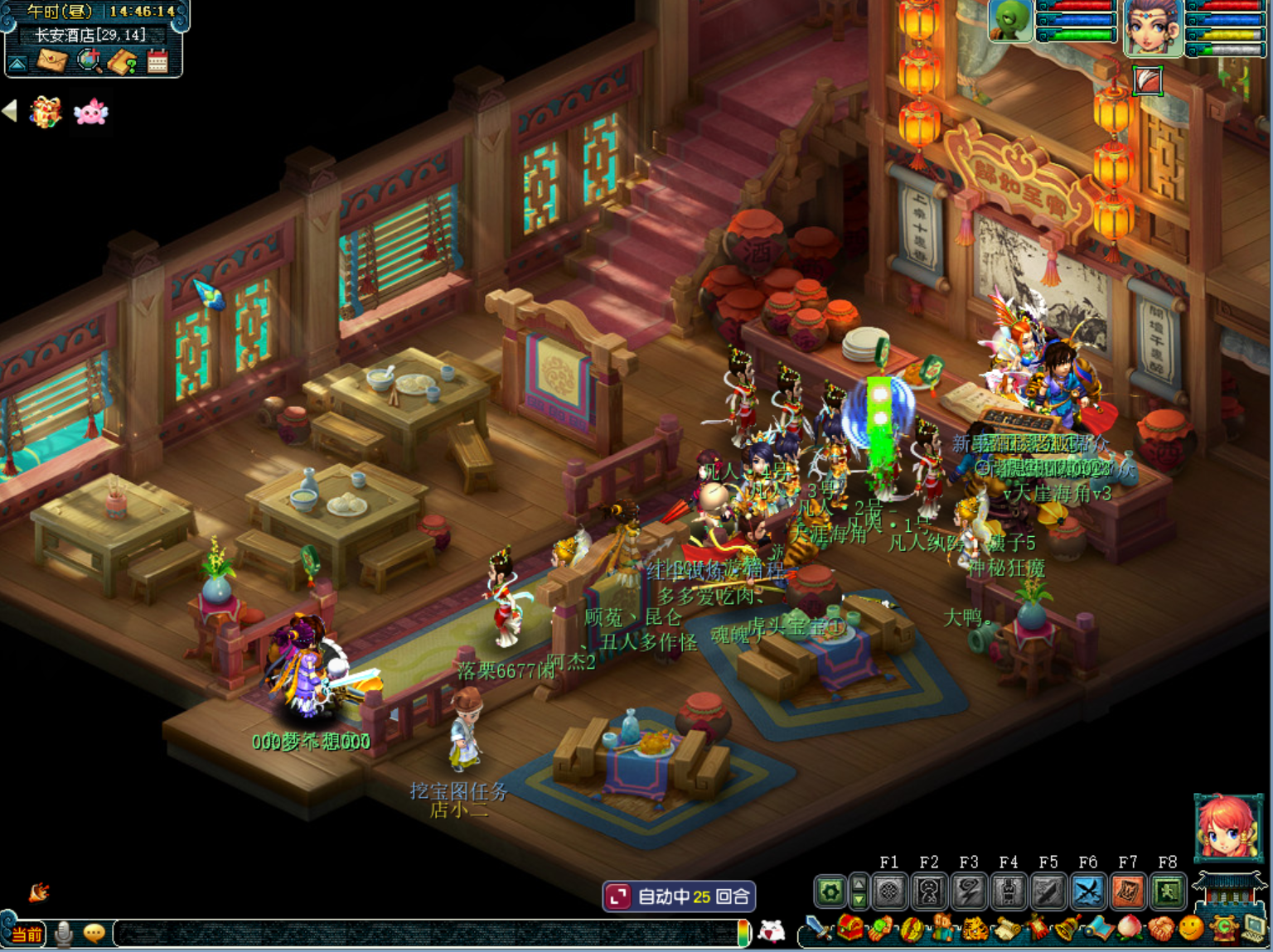Activate the F8 green running figure skill
This screenshot has height=952, width=1273.
click(1167, 892)
